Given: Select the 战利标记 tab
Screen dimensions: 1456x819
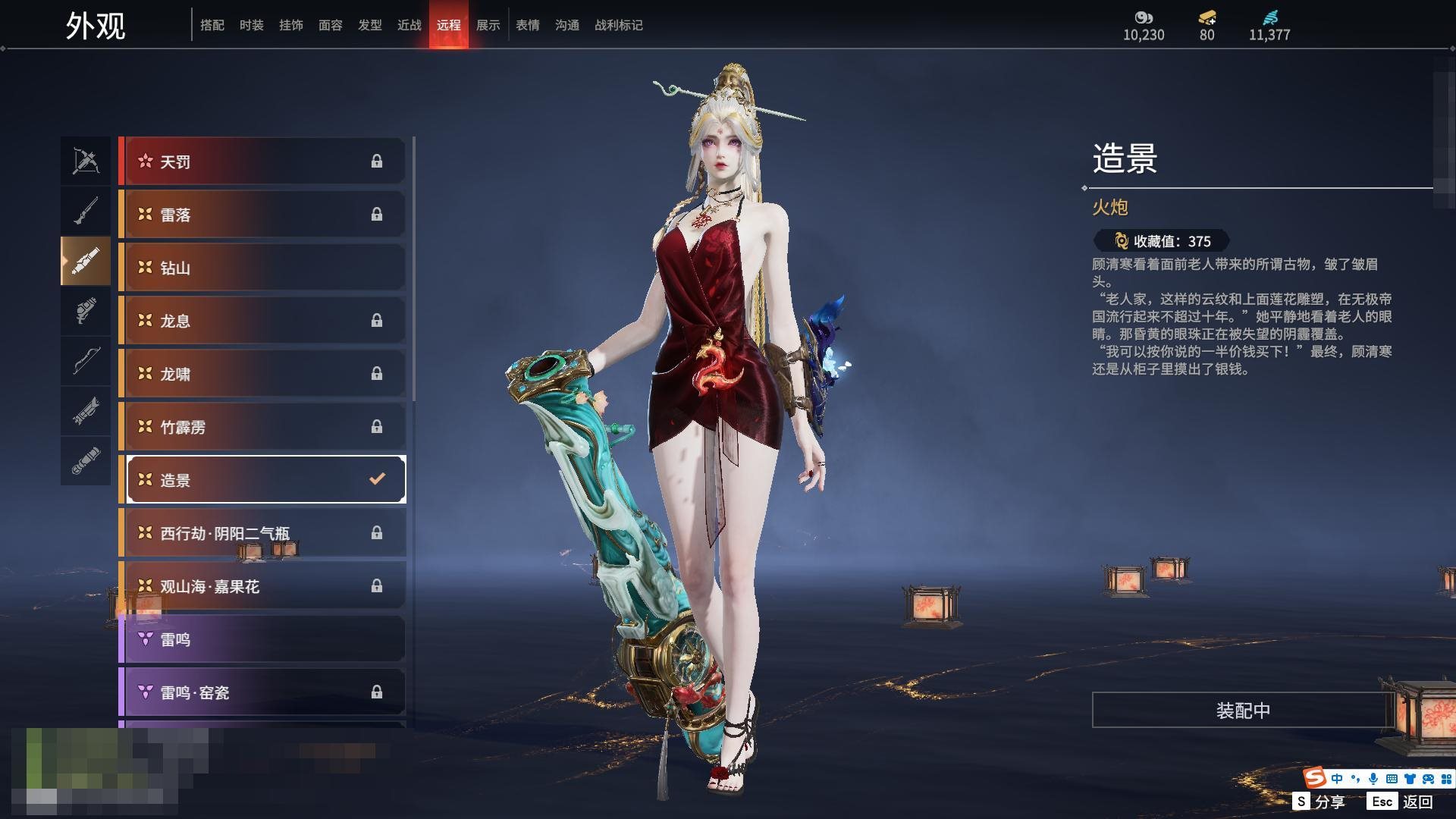Looking at the screenshot, I should coord(618,25).
